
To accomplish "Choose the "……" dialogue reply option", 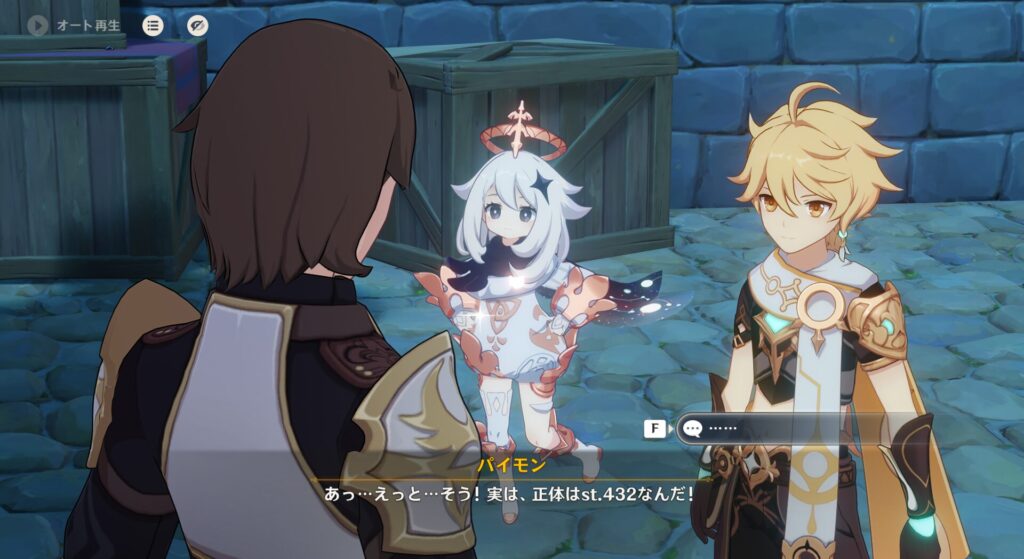I will coord(760,429).
